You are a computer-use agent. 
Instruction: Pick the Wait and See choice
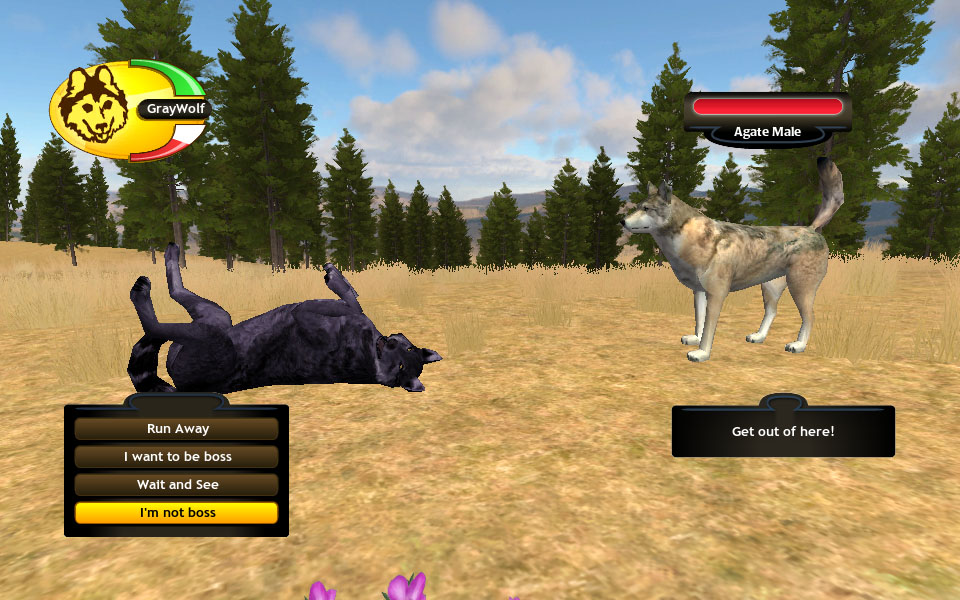click(177, 485)
